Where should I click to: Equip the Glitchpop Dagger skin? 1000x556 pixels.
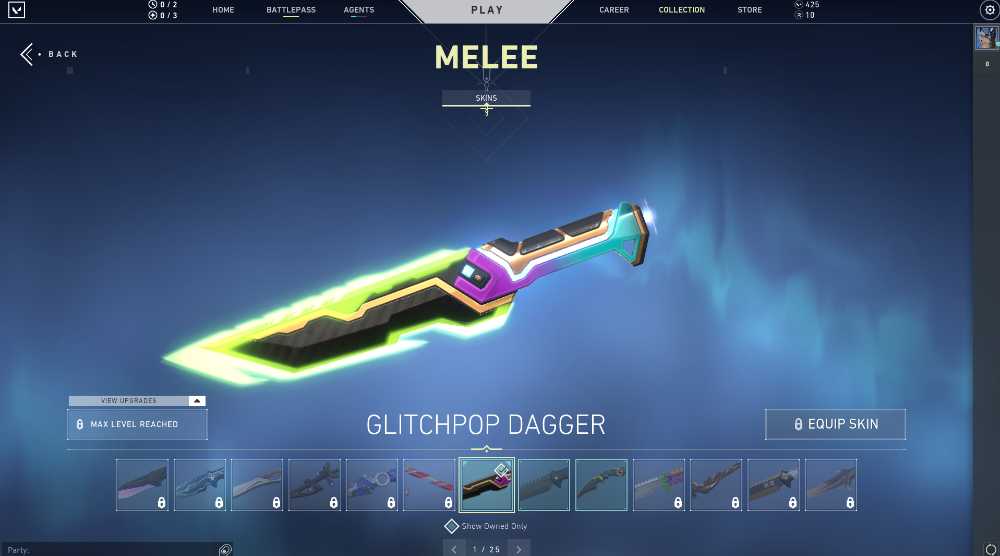(835, 424)
